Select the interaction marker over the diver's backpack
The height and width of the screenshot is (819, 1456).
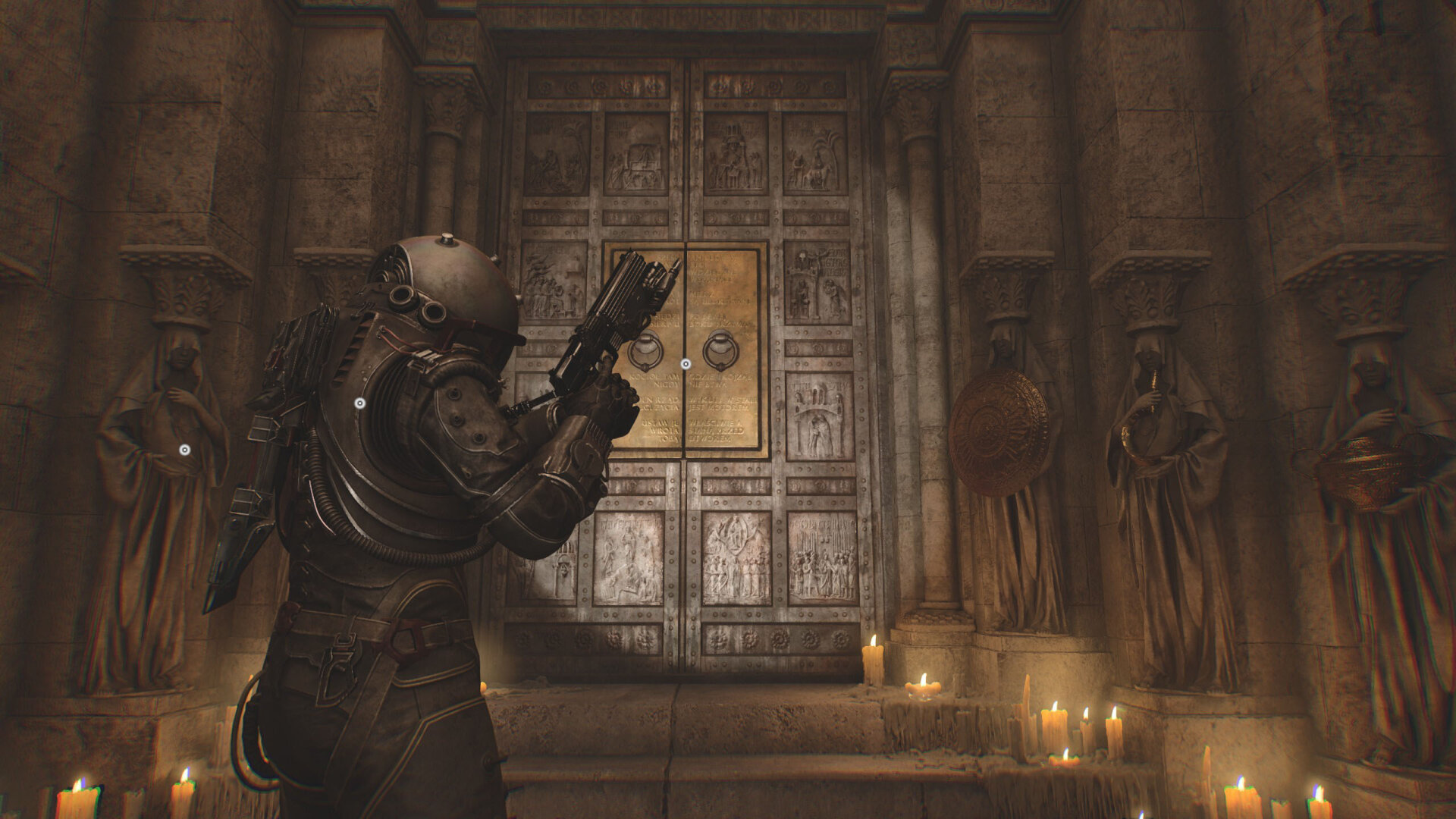click(x=360, y=403)
